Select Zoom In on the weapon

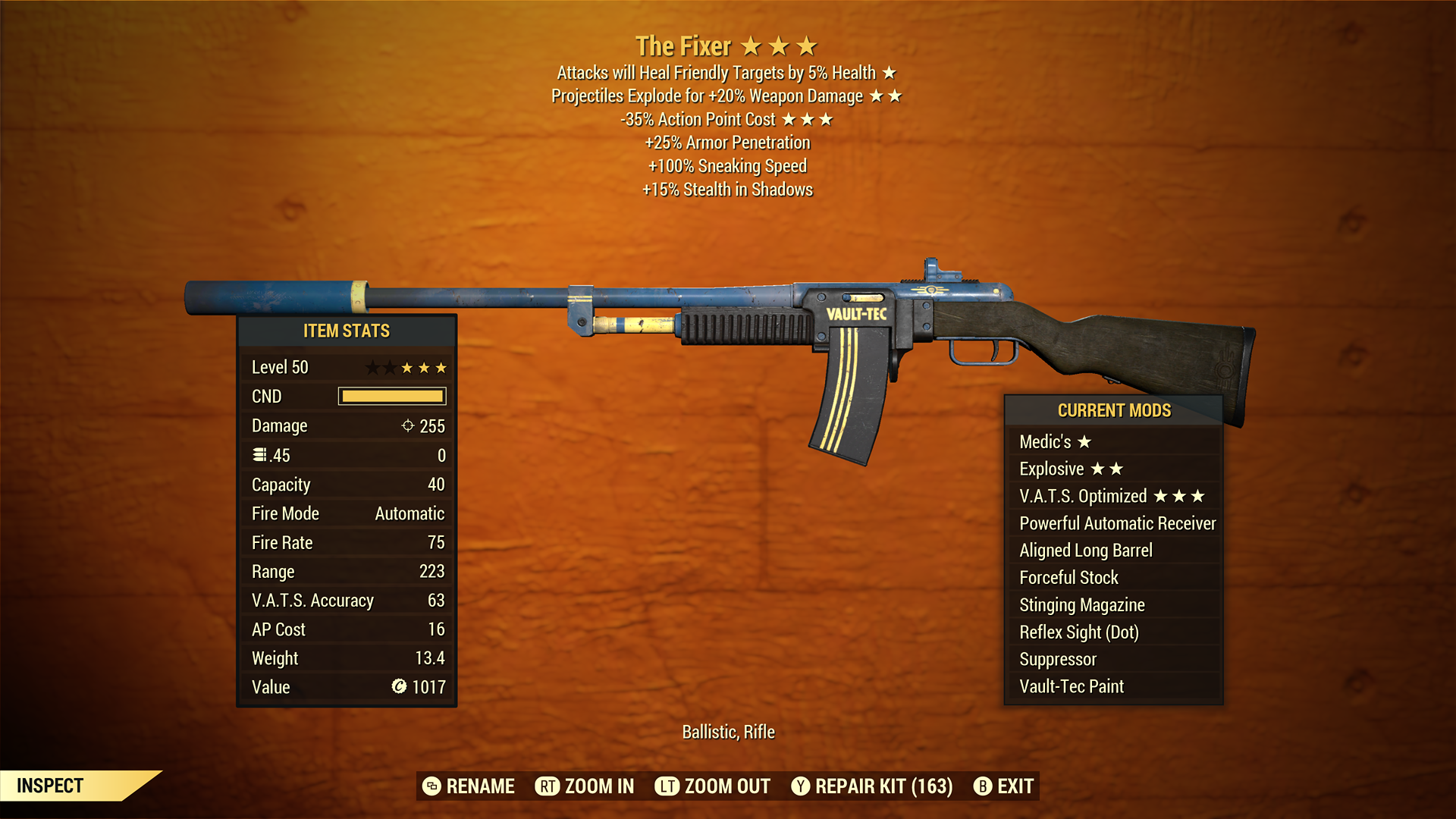[585, 786]
